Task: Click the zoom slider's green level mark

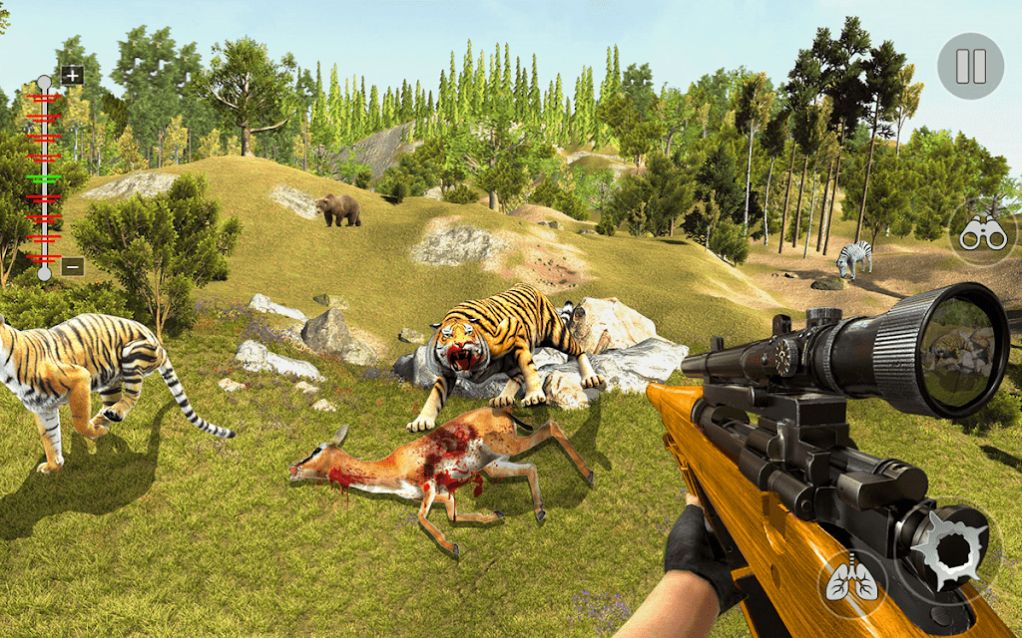Action: pyautogui.click(x=44, y=177)
